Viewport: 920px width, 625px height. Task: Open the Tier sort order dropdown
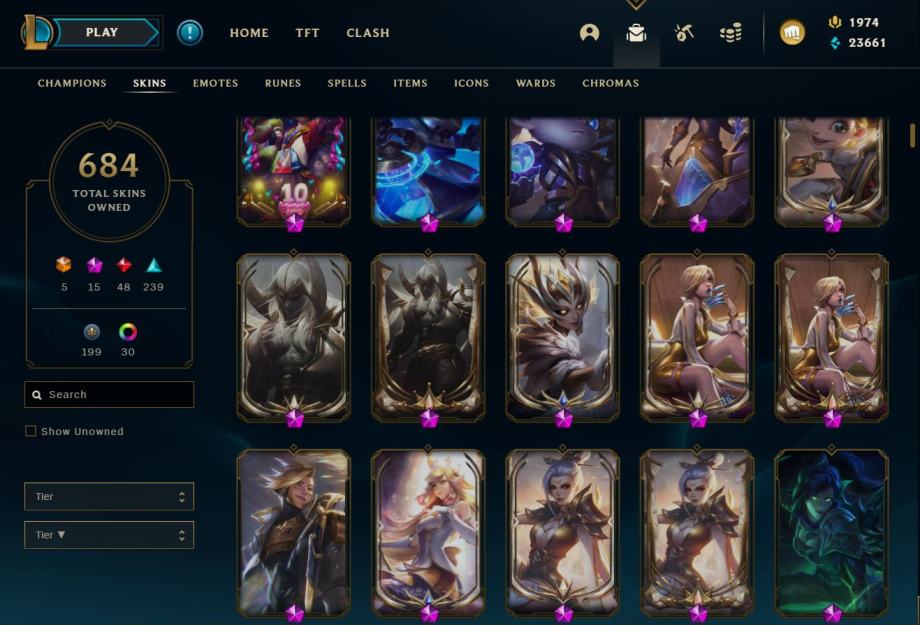pyautogui.click(x=109, y=535)
